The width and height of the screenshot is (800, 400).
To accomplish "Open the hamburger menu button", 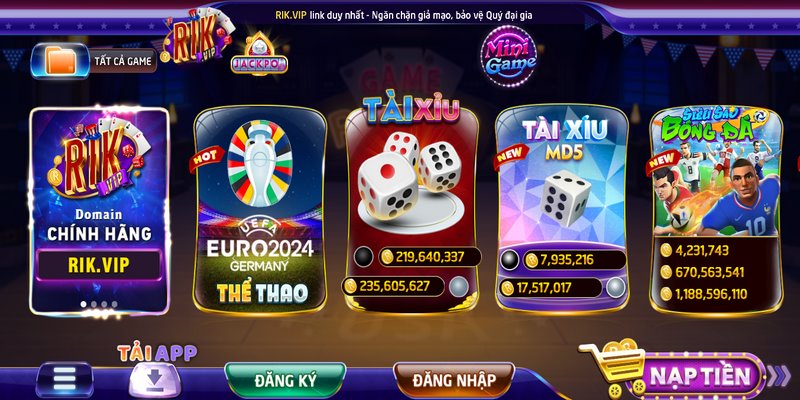I will coord(65,380).
